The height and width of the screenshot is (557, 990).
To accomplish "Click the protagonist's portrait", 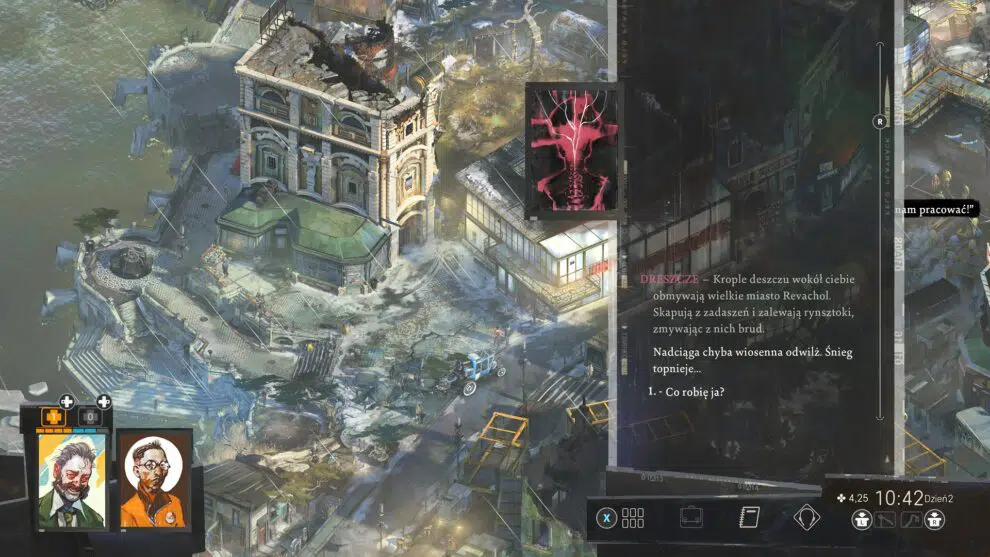I will [x=72, y=479].
